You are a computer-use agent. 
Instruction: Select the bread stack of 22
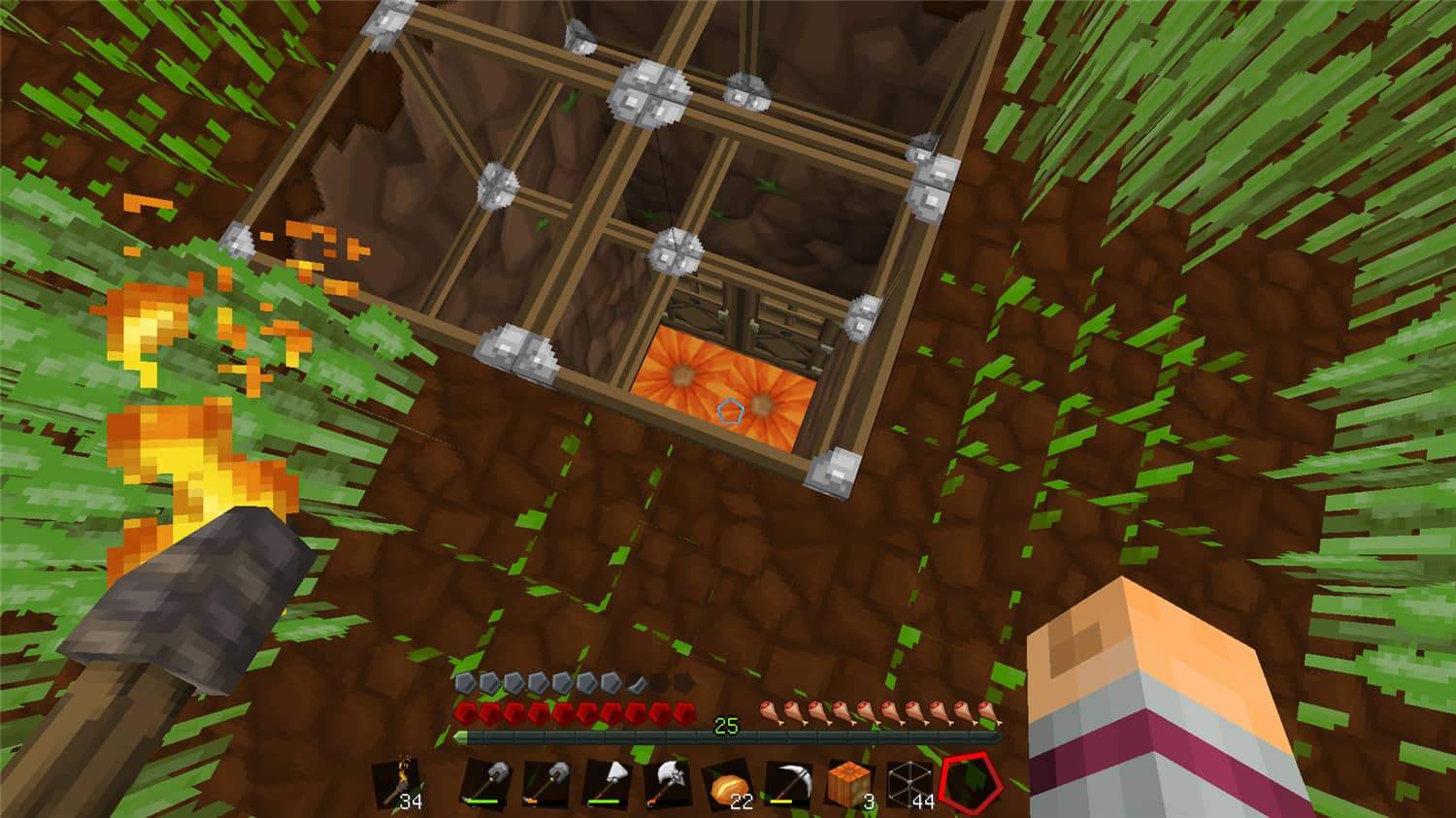point(728,784)
